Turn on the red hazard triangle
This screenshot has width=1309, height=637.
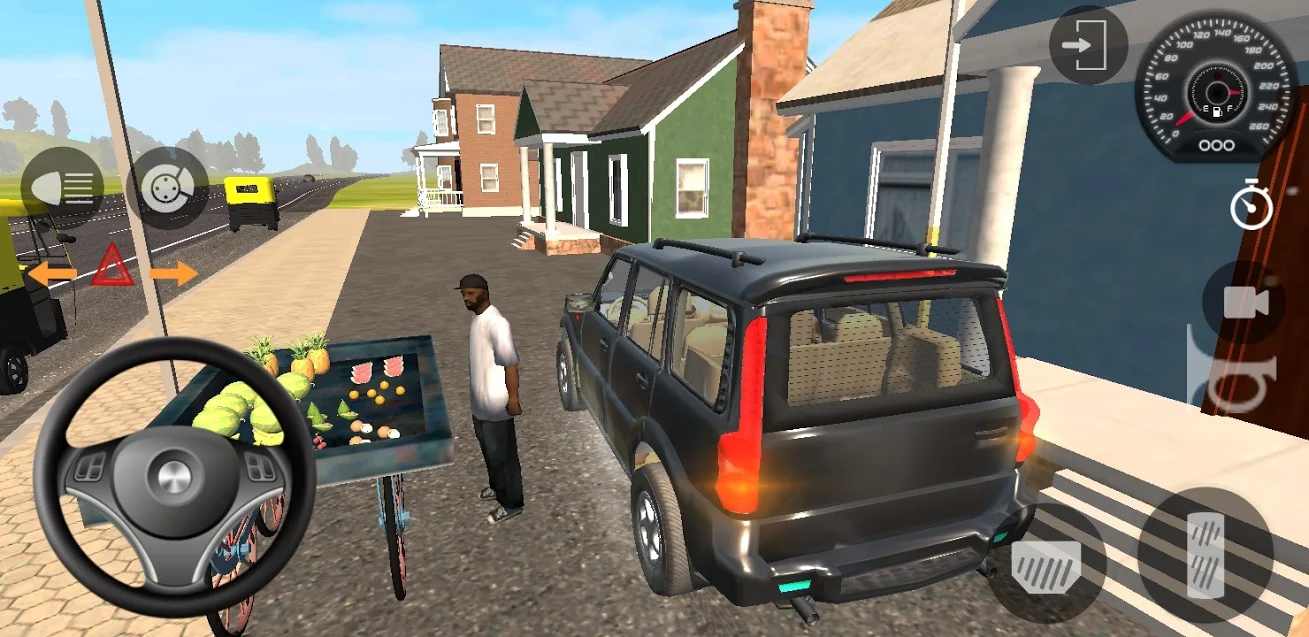[112, 268]
